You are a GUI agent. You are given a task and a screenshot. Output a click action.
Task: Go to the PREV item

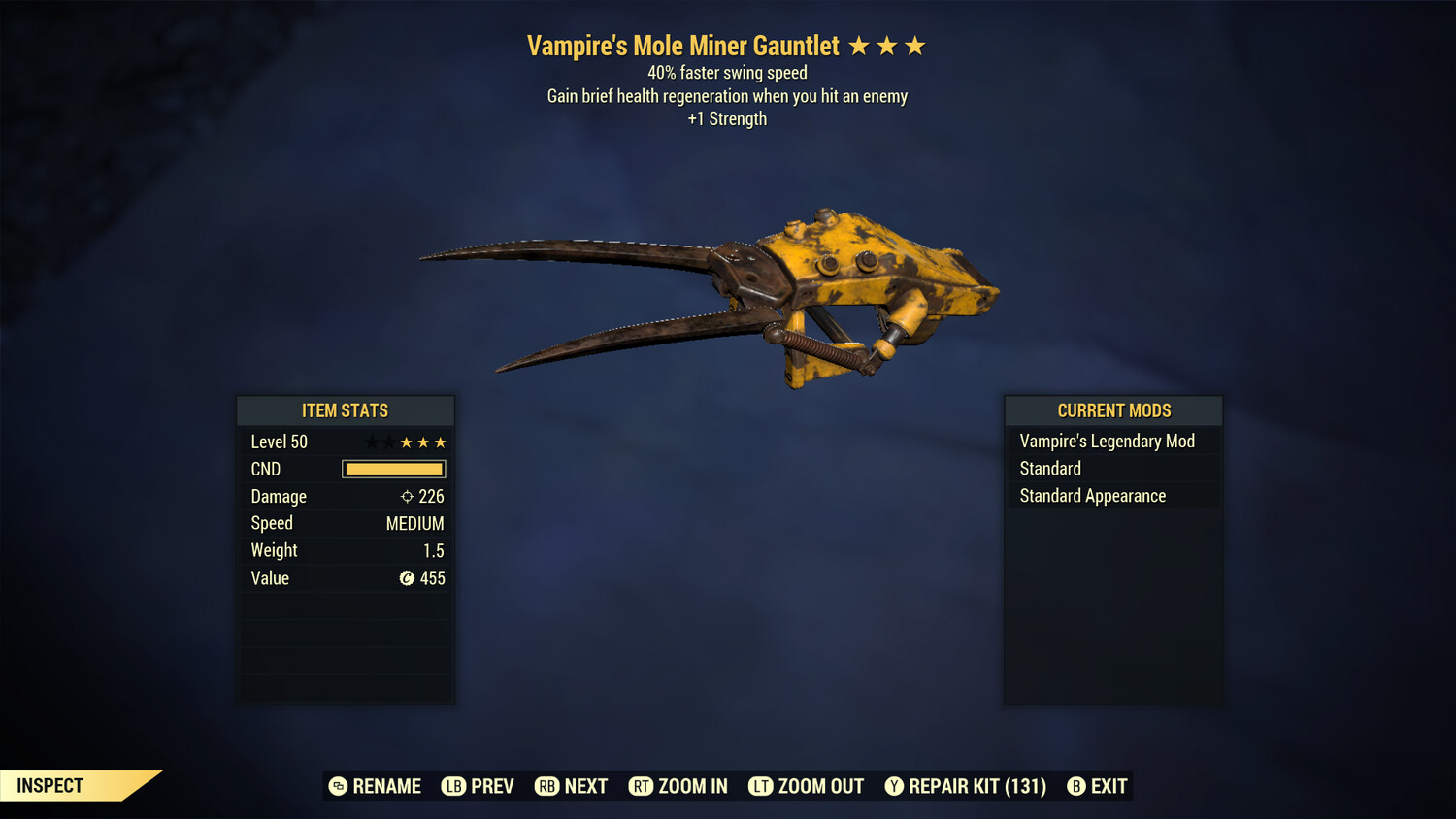pyautogui.click(x=478, y=786)
